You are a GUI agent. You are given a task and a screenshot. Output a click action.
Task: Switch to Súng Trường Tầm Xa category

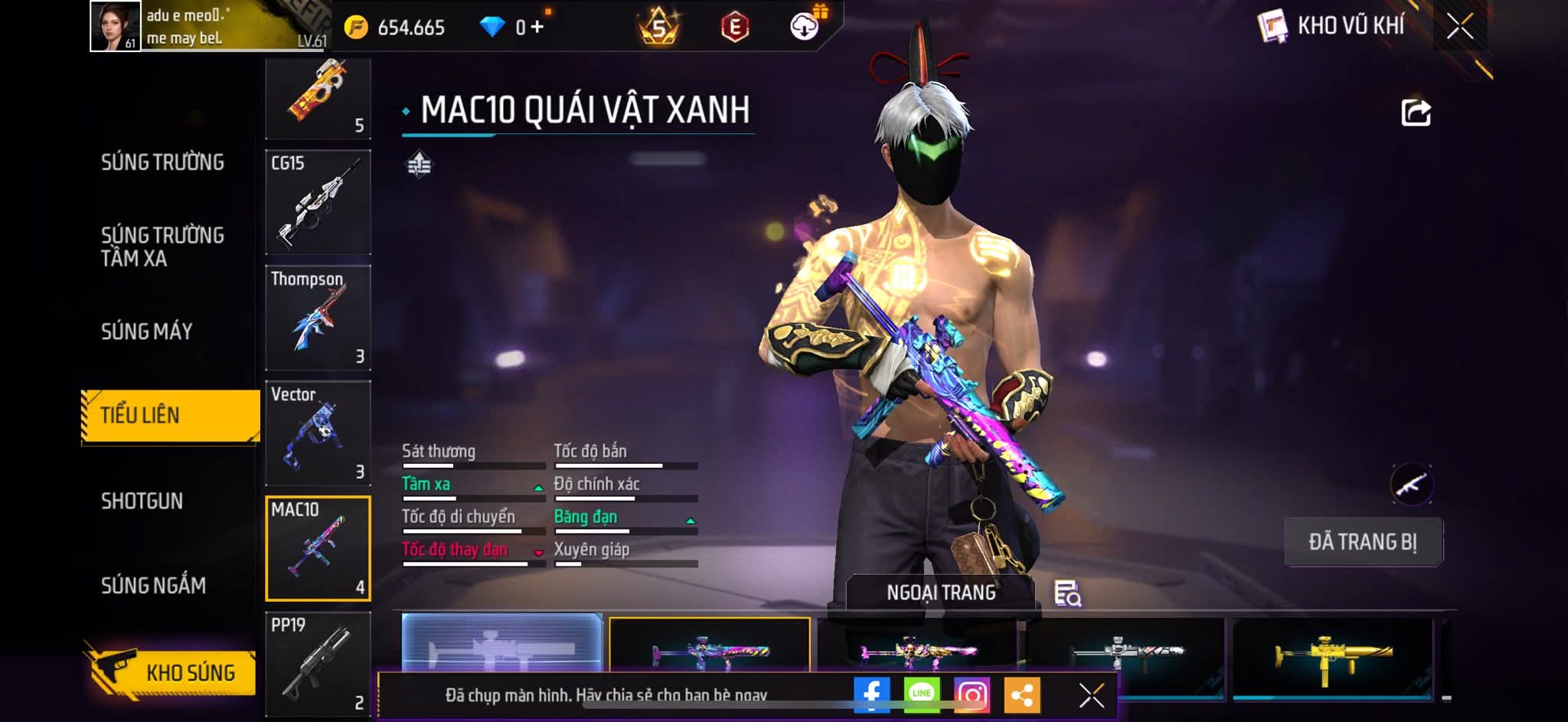[x=162, y=246]
